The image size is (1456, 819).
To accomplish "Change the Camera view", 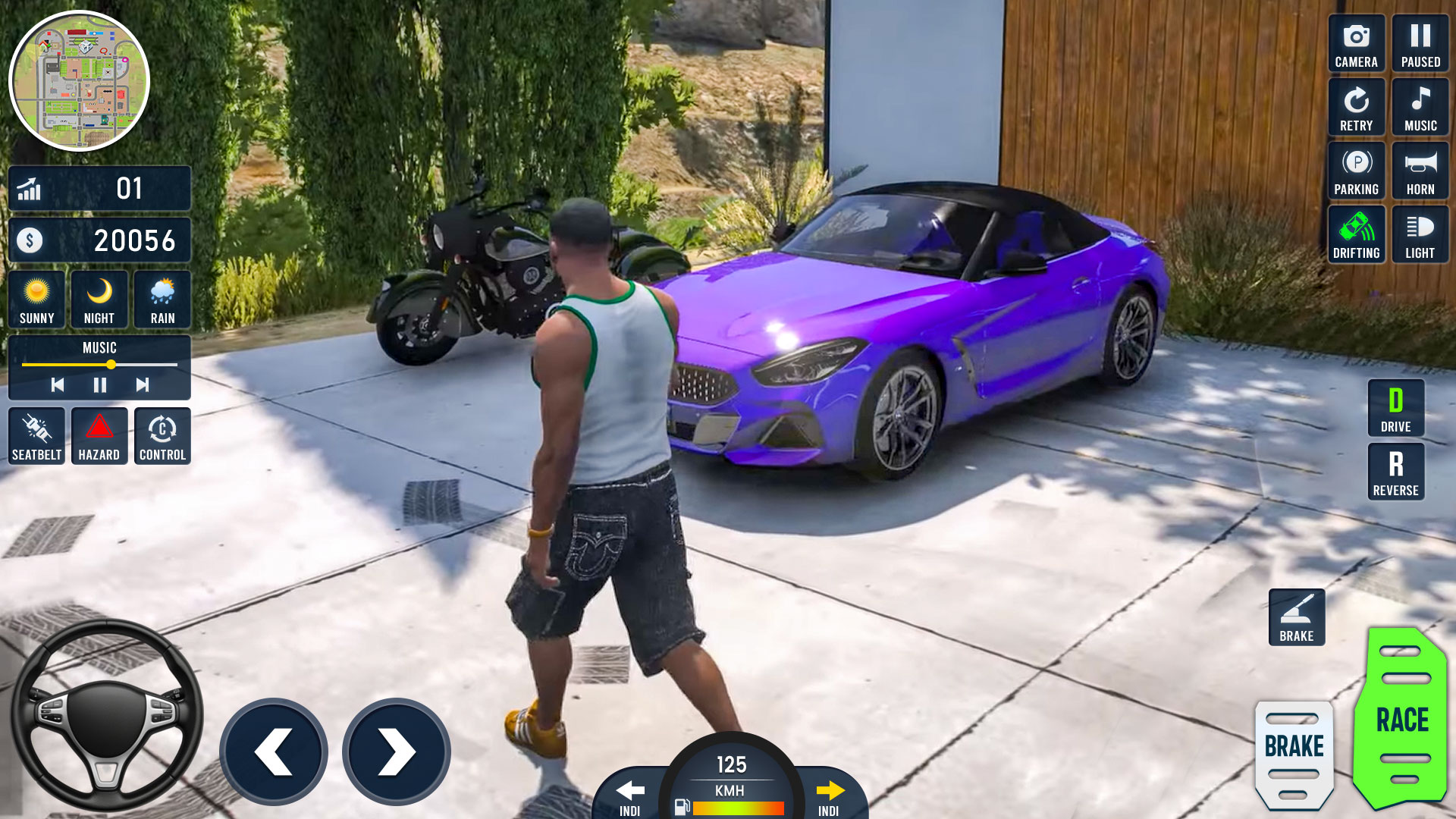I will (1356, 44).
